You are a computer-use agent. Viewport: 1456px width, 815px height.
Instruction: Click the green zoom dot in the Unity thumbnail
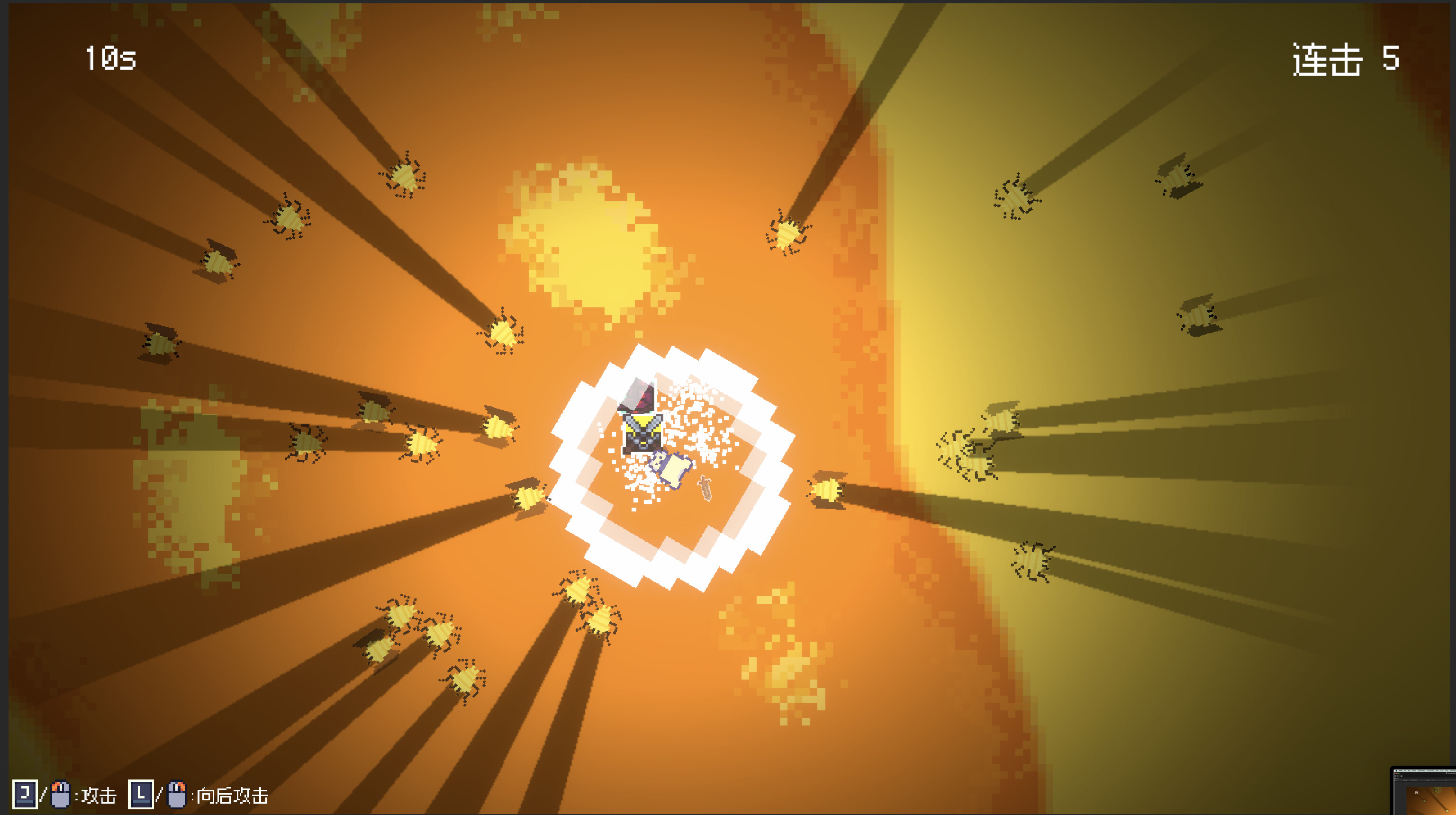tap(1399, 773)
